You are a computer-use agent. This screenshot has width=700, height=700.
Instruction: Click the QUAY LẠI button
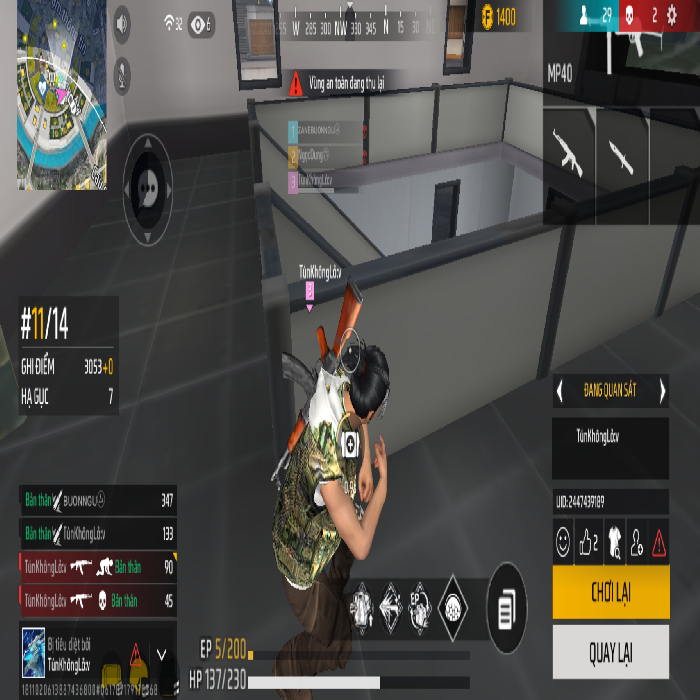coord(610,653)
